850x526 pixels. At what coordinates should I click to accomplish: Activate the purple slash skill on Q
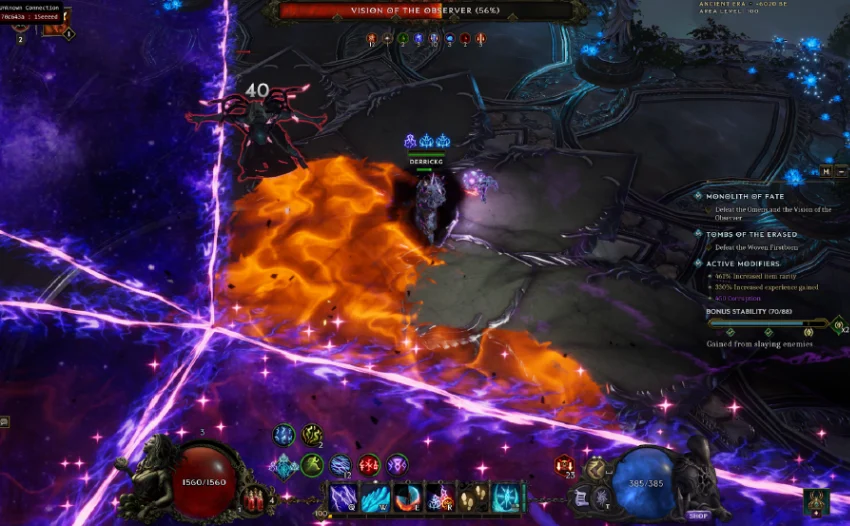[344, 497]
